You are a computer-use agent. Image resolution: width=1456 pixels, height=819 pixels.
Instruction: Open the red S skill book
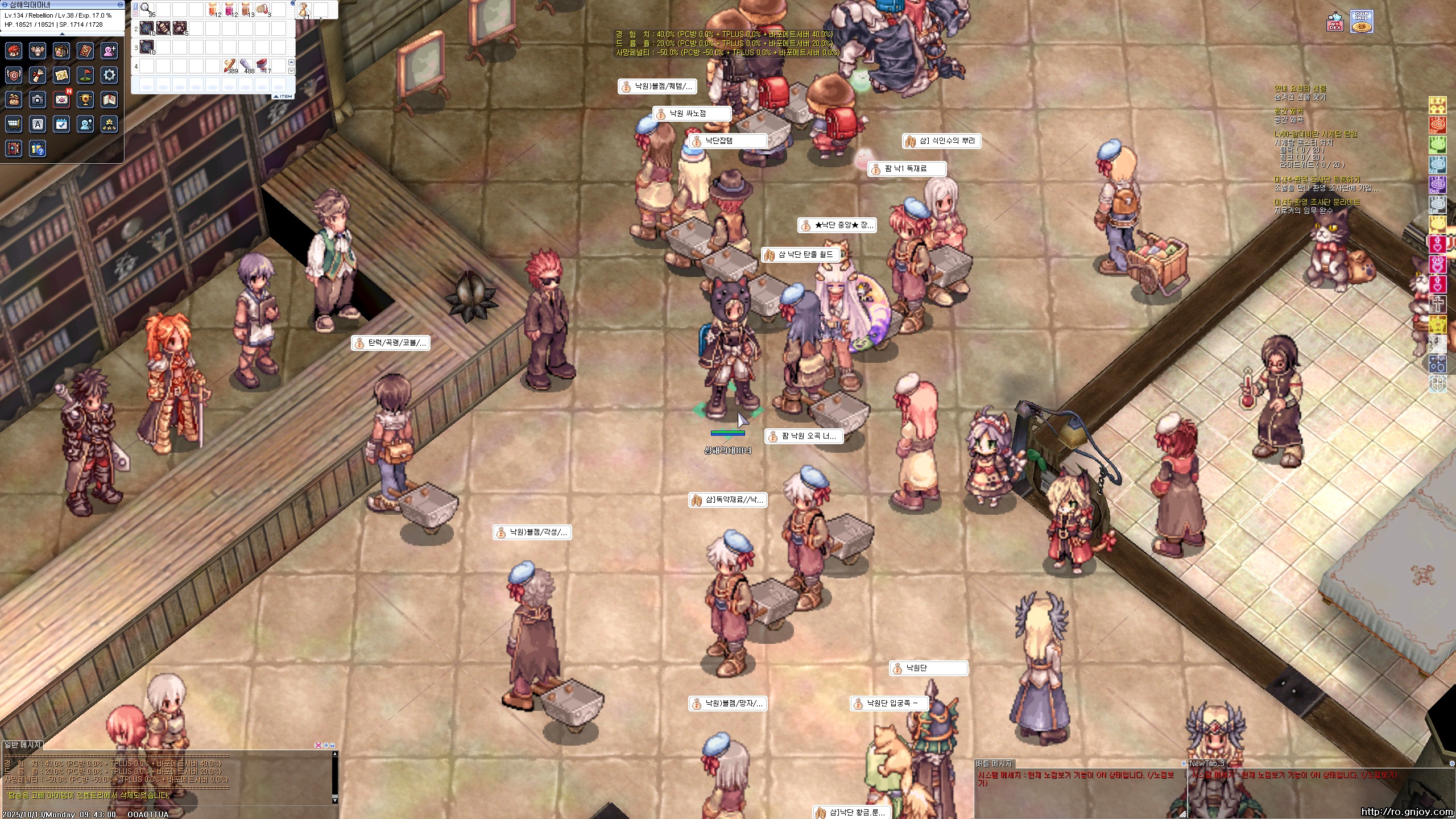85,51
